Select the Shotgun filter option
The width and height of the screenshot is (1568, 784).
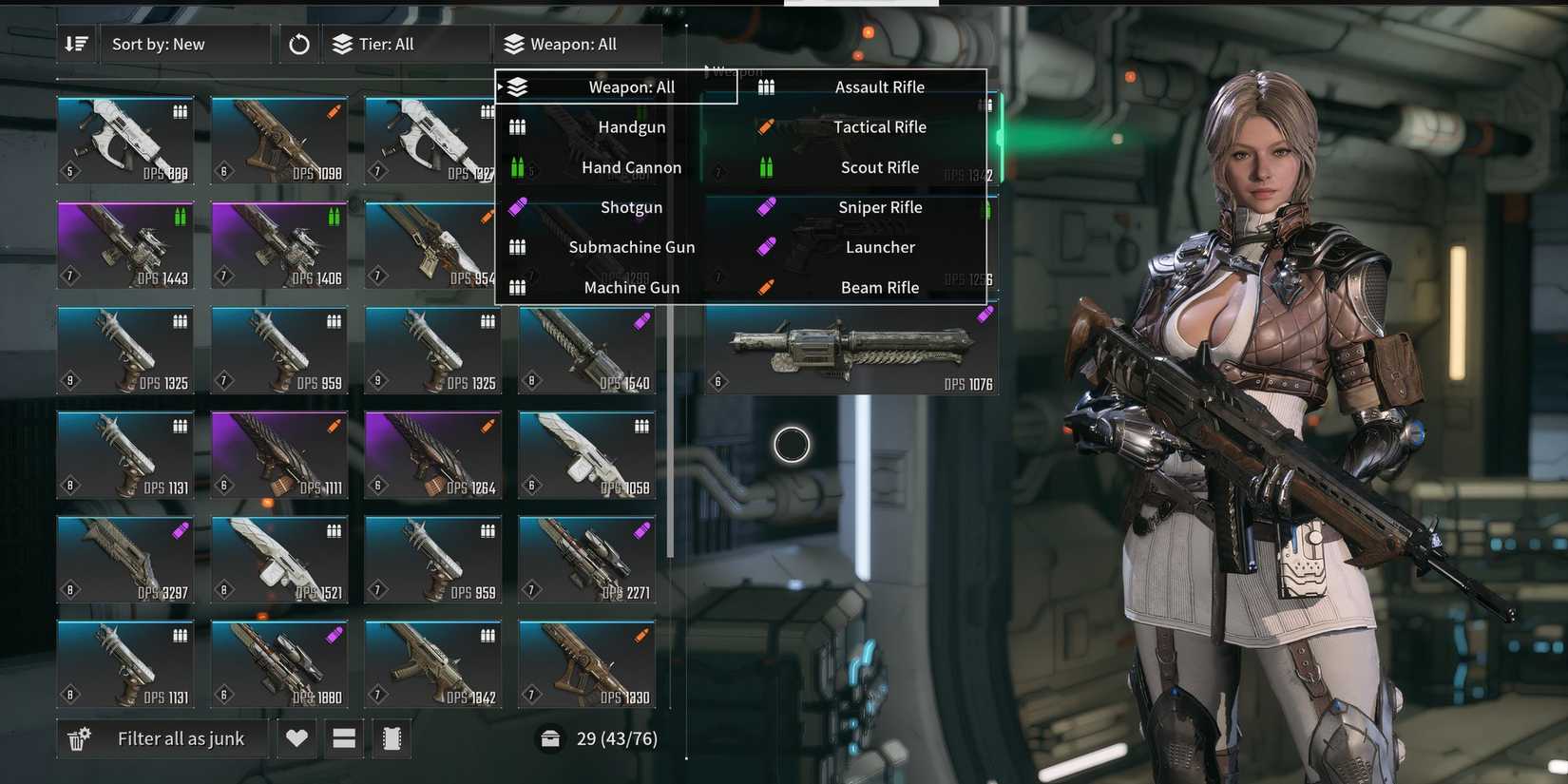tap(631, 207)
